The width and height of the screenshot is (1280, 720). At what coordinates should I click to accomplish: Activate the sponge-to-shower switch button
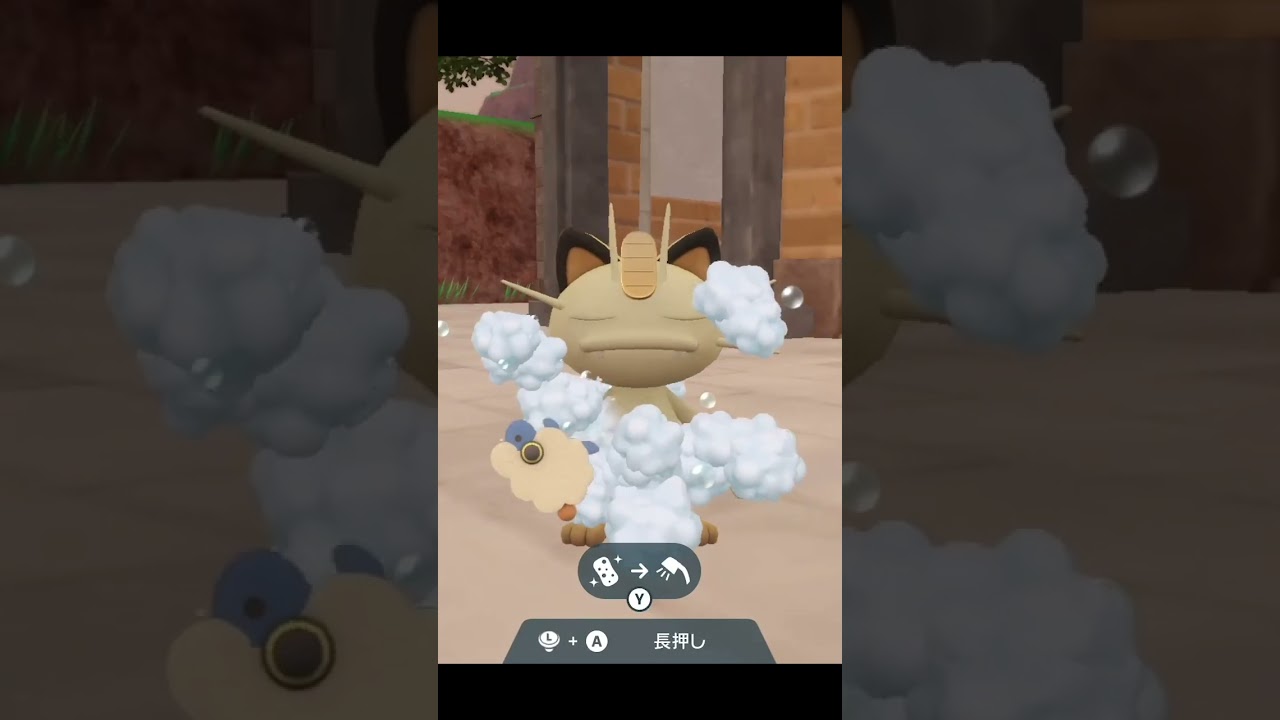click(x=639, y=599)
